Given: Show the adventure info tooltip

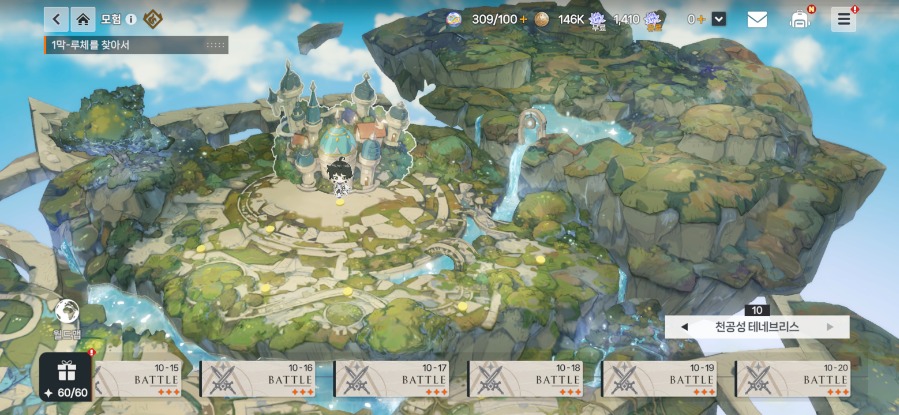Looking at the screenshot, I should 131,19.
